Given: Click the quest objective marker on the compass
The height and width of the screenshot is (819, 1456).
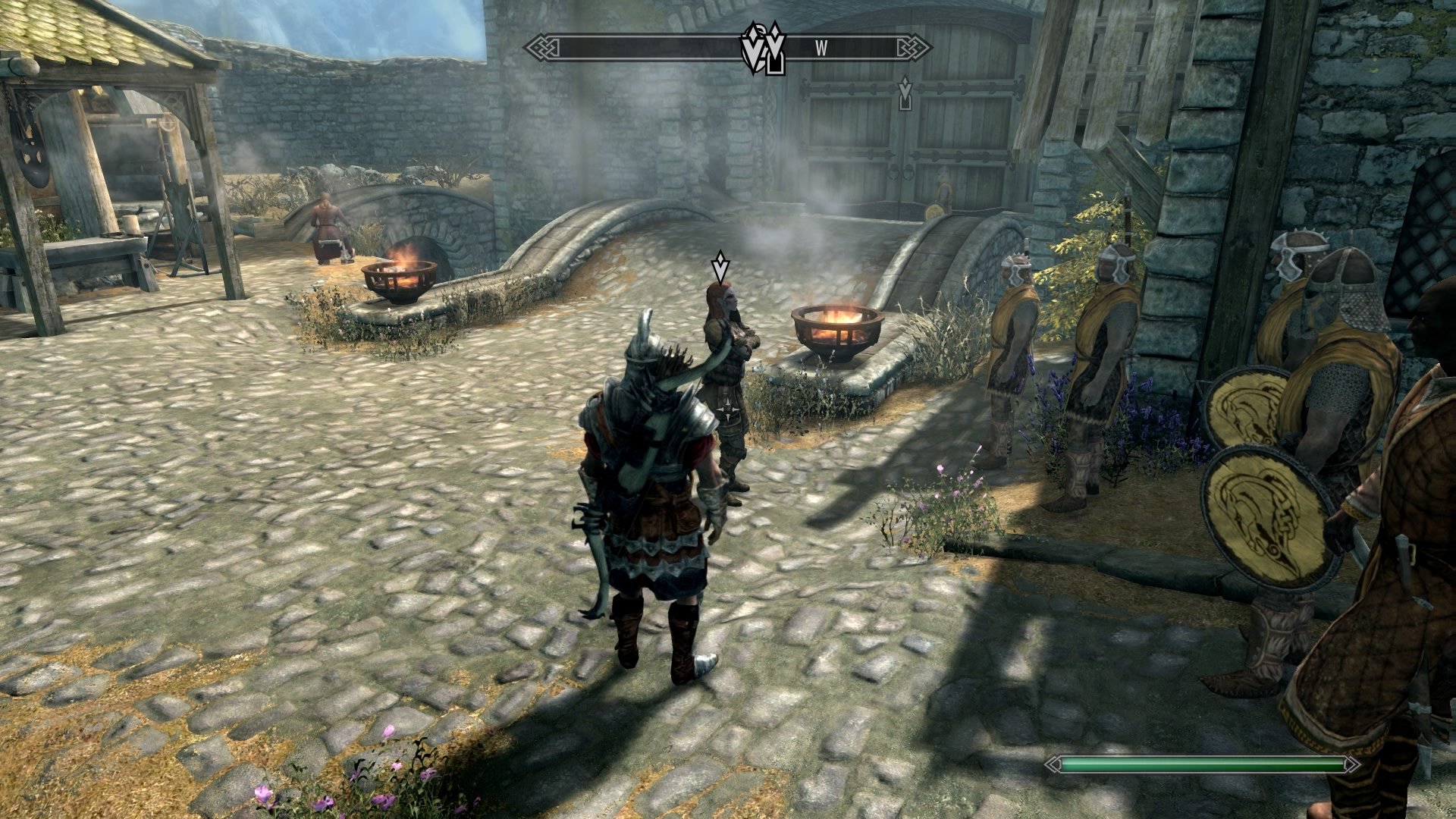Looking at the screenshot, I should [x=773, y=49].
